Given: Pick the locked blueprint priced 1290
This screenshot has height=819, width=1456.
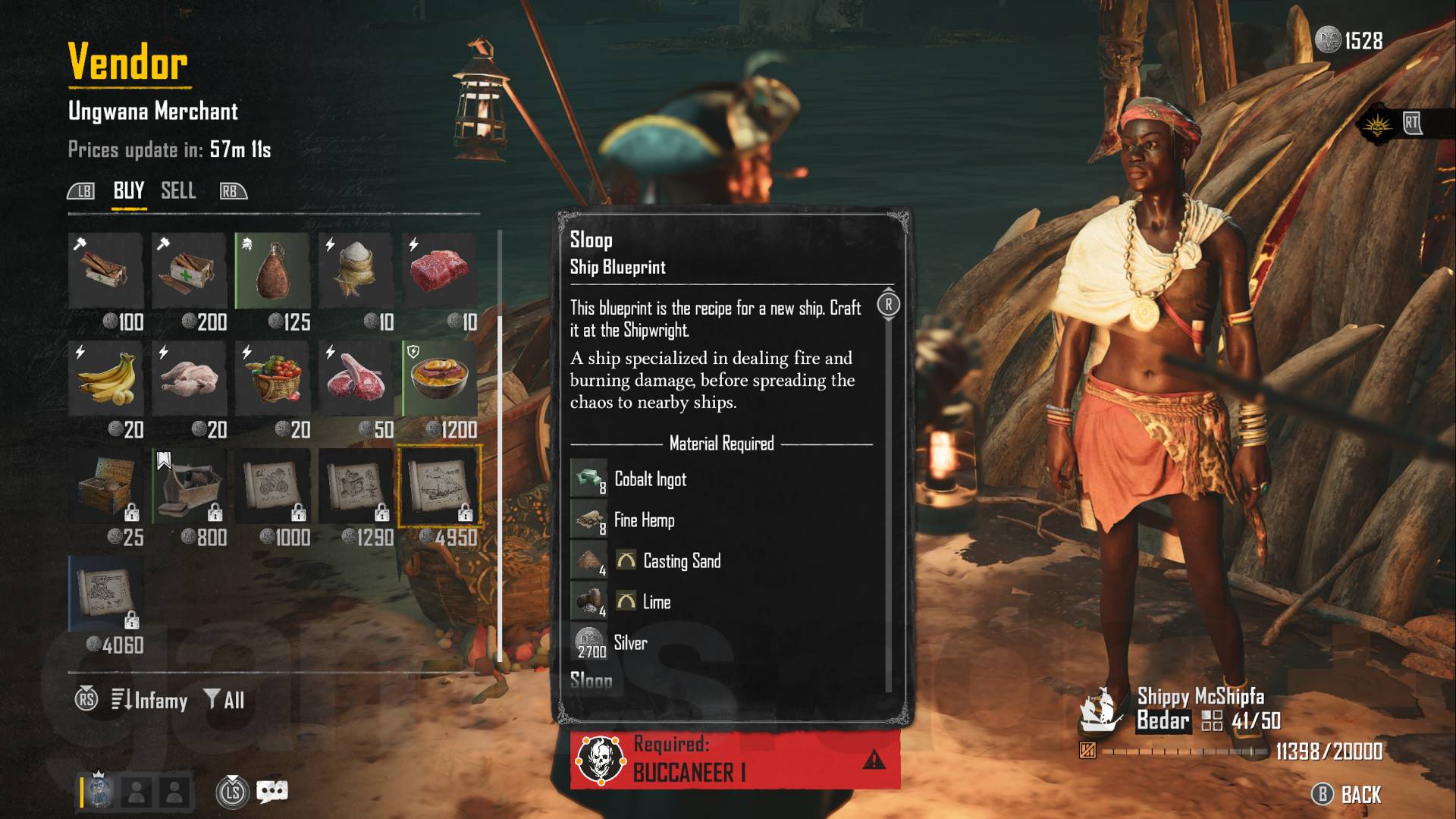Looking at the screenshot, I should (x=356, y=486).
